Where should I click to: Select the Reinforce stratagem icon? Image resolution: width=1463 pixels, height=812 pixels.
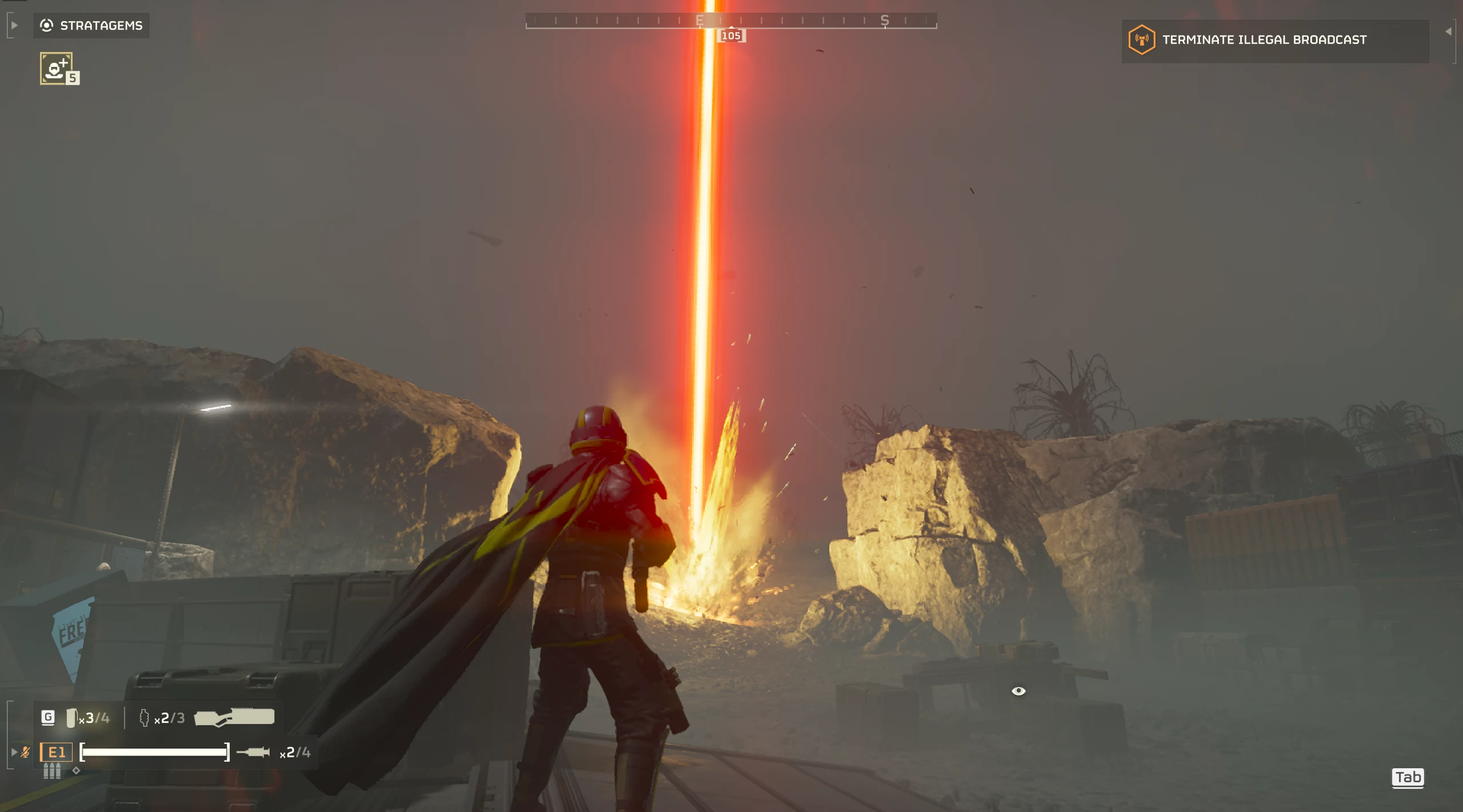pyautogui.click(x=57, y=69)
